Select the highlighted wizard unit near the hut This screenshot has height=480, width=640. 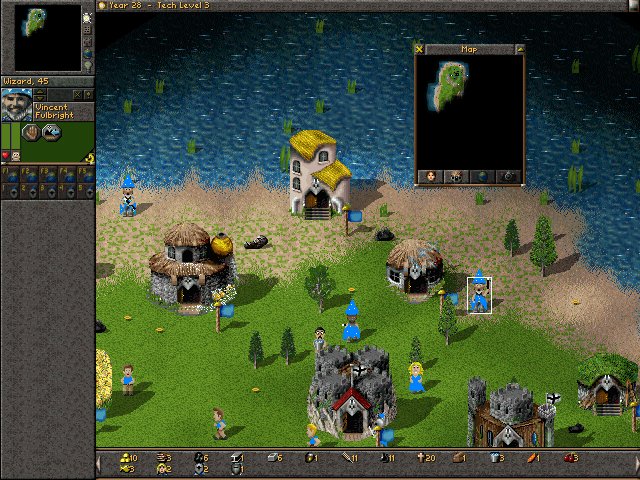pyautogui.click(x=480, y=294)
